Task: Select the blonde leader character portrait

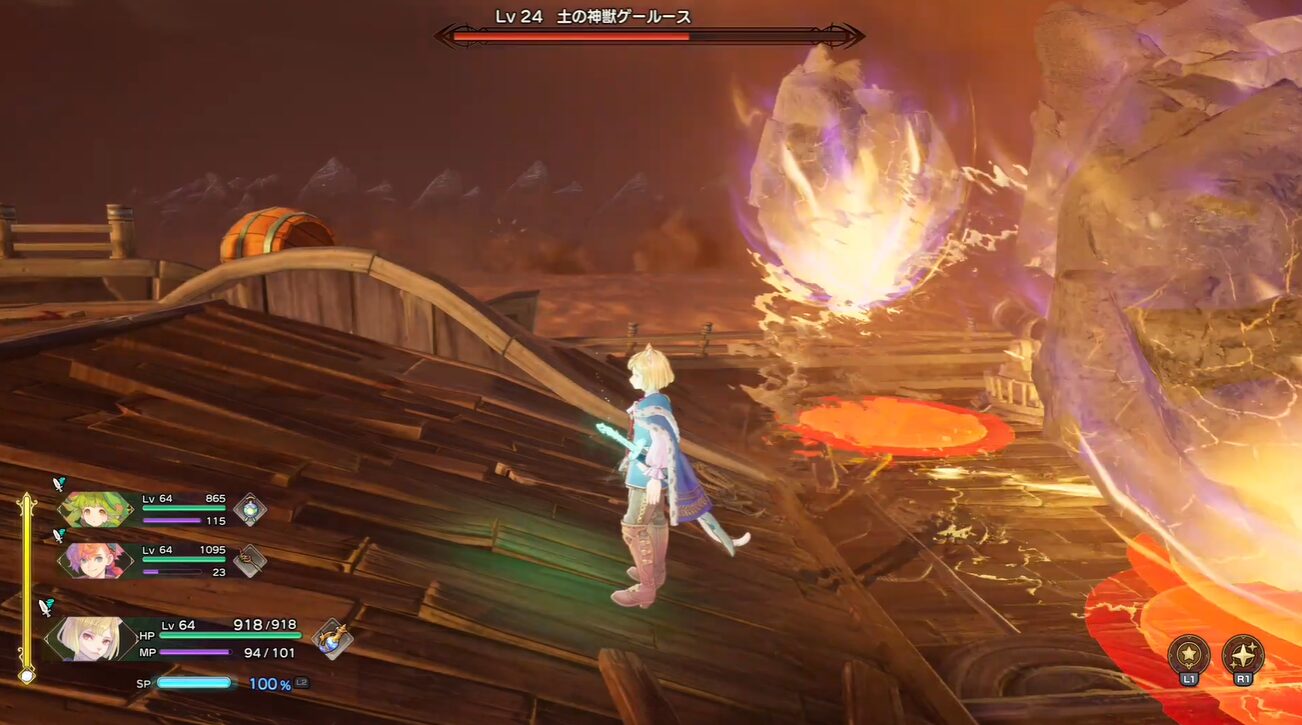Action: tap(90, 638)
